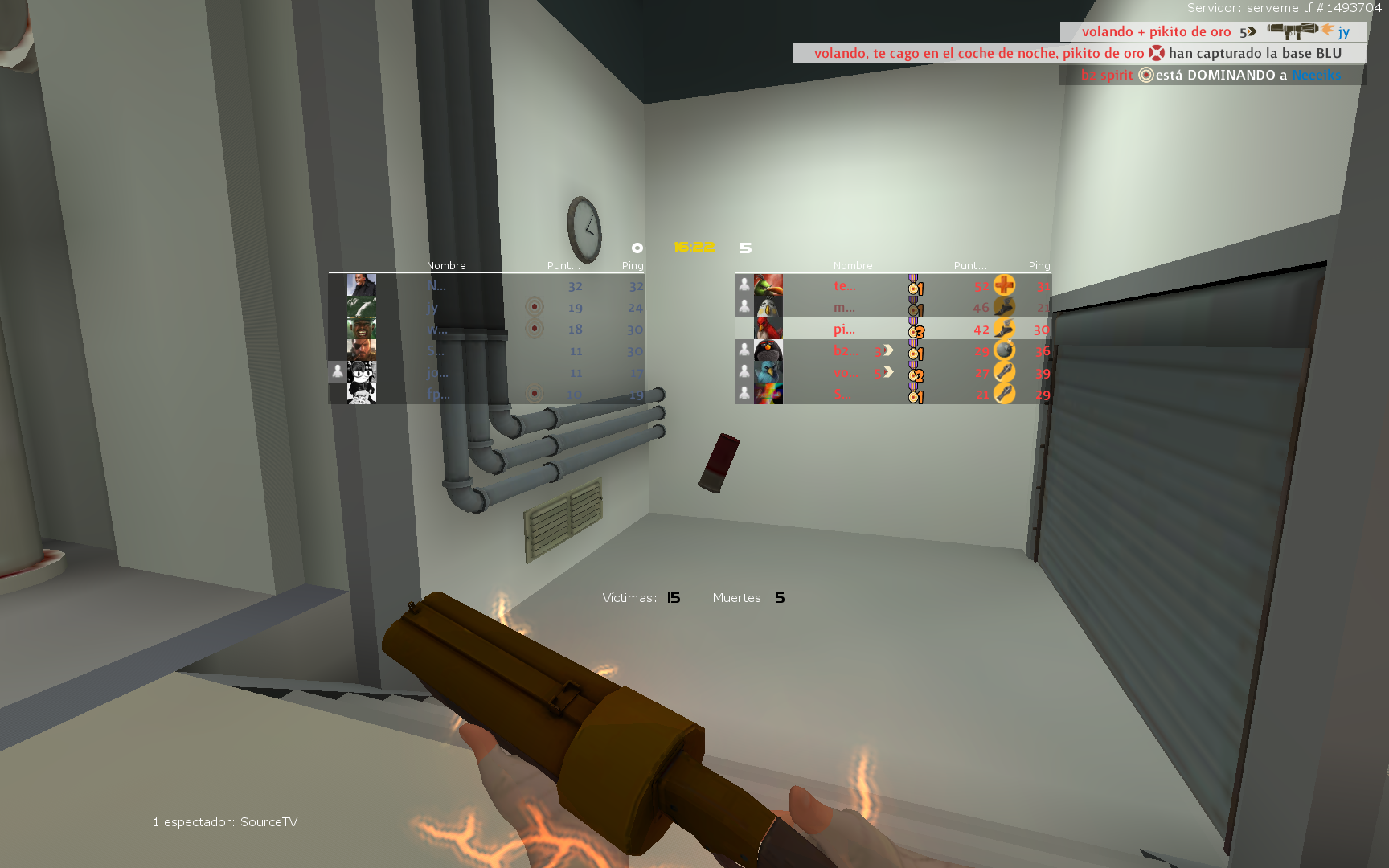Screen dimensions: 1389x868
Task: Click the black bomb bird avatar
Action: (768, 350)
